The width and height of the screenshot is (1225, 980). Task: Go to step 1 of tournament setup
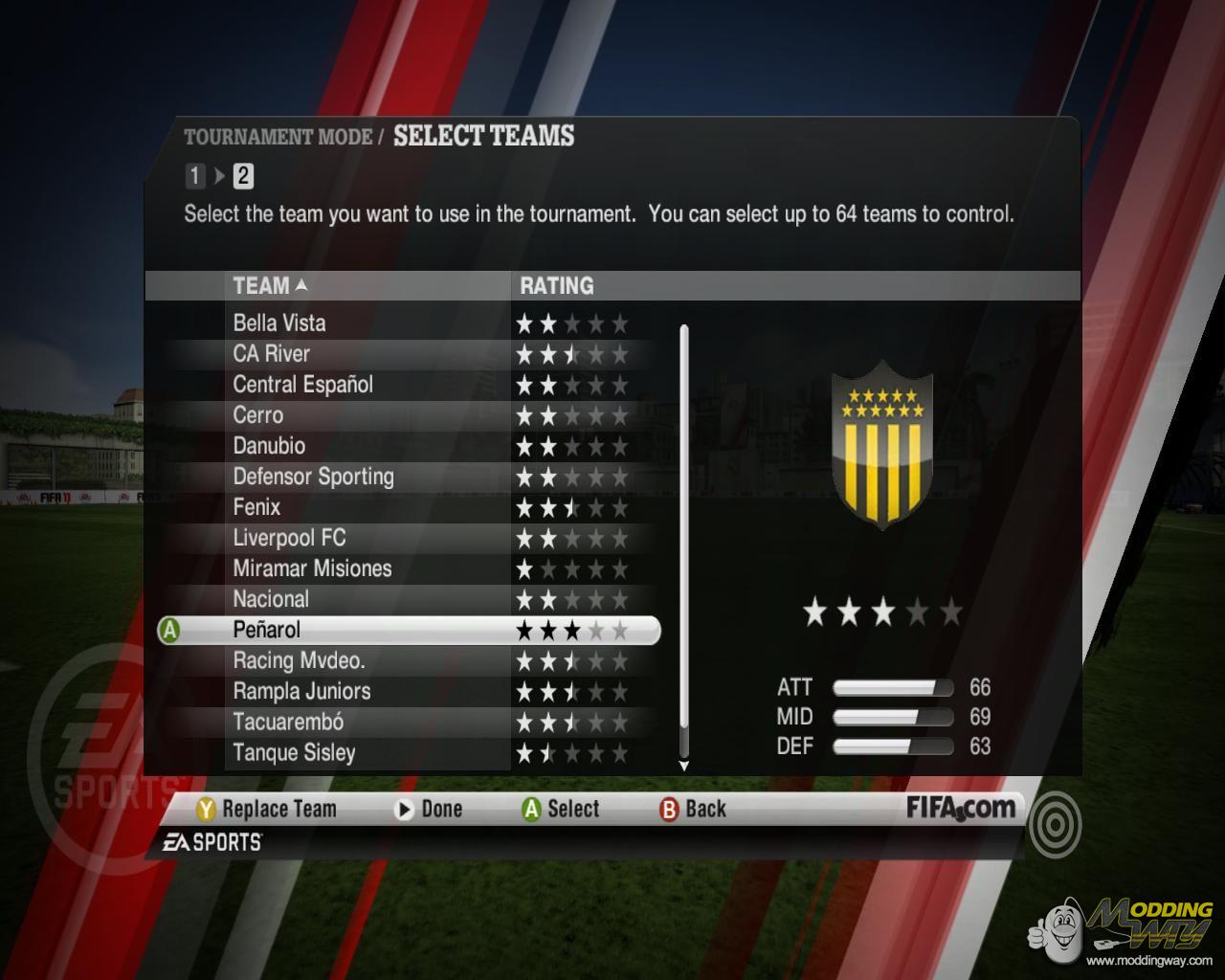[x=195, y=176]
